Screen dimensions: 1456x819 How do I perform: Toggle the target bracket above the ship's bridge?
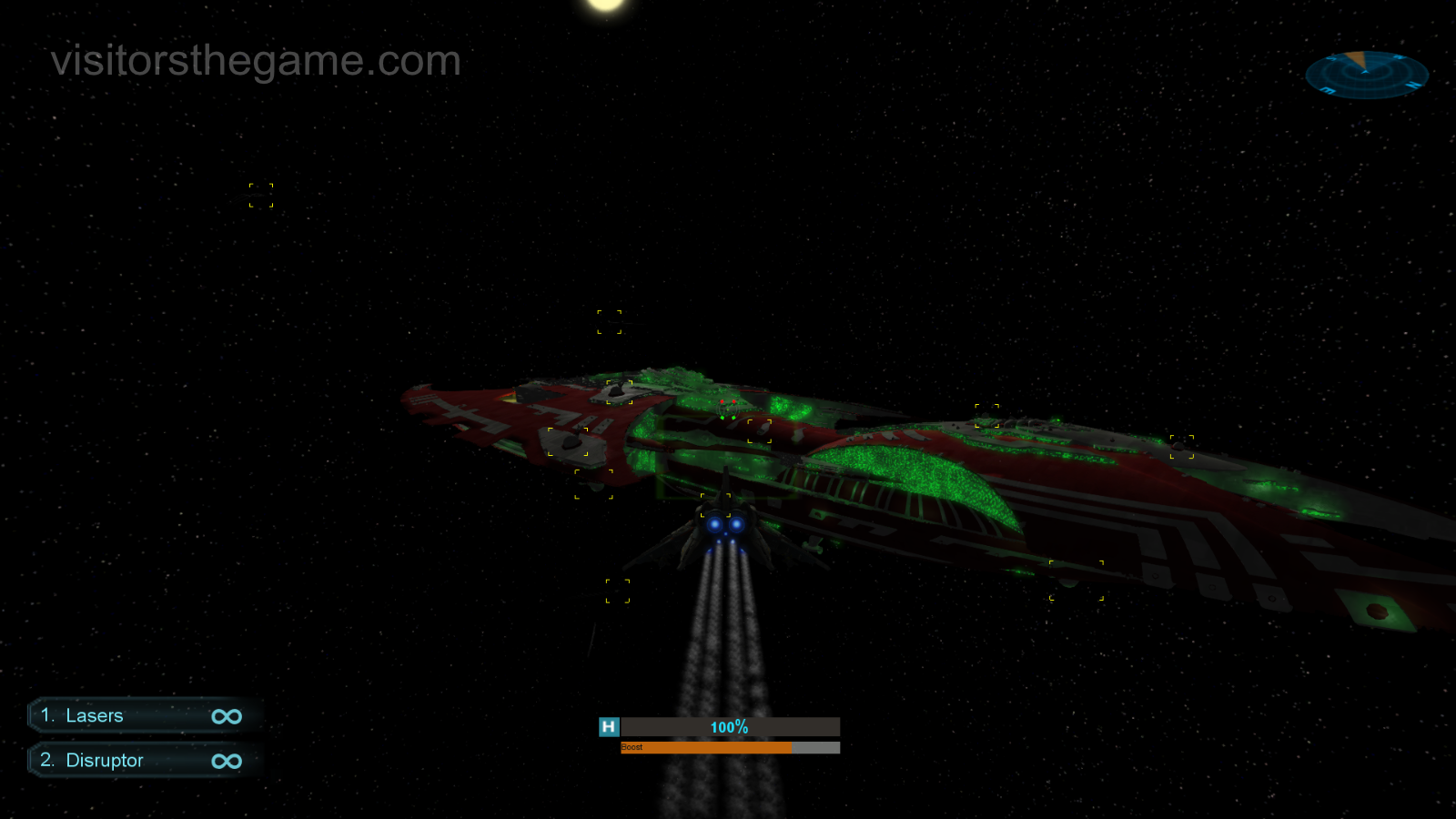click(611, 320)
